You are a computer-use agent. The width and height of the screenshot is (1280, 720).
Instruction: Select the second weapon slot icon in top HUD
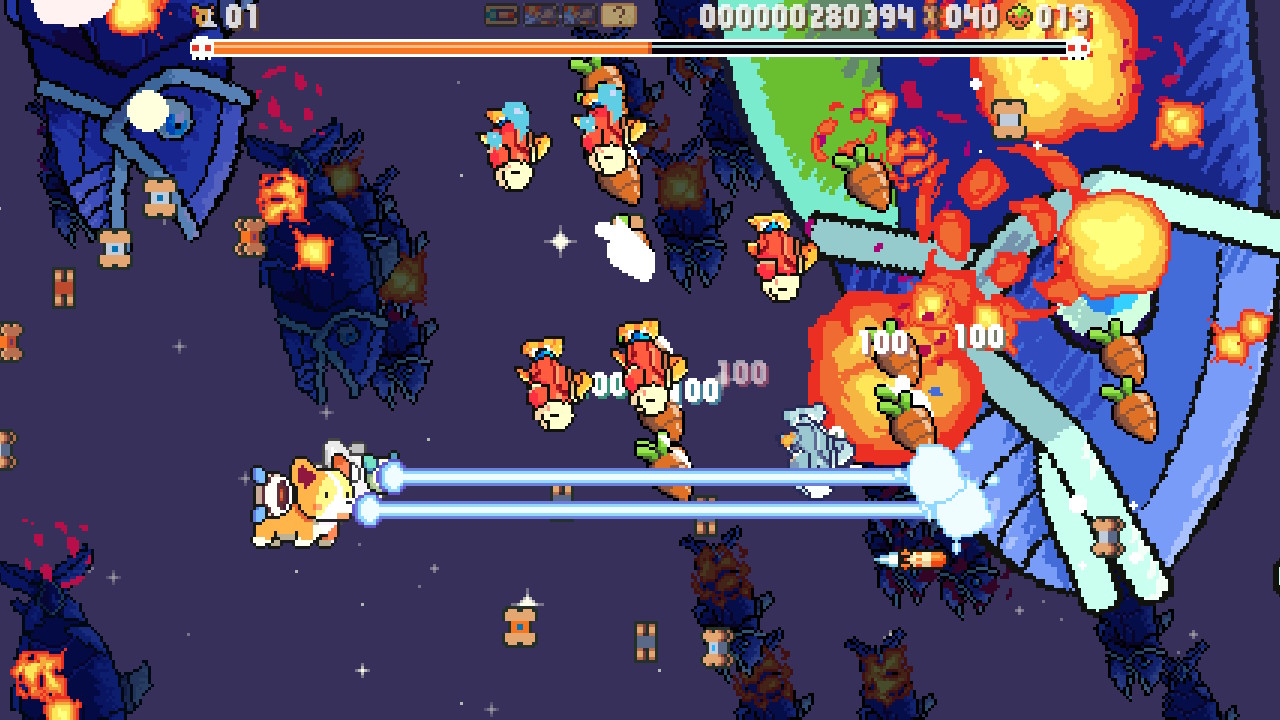(x=540, y=14)
